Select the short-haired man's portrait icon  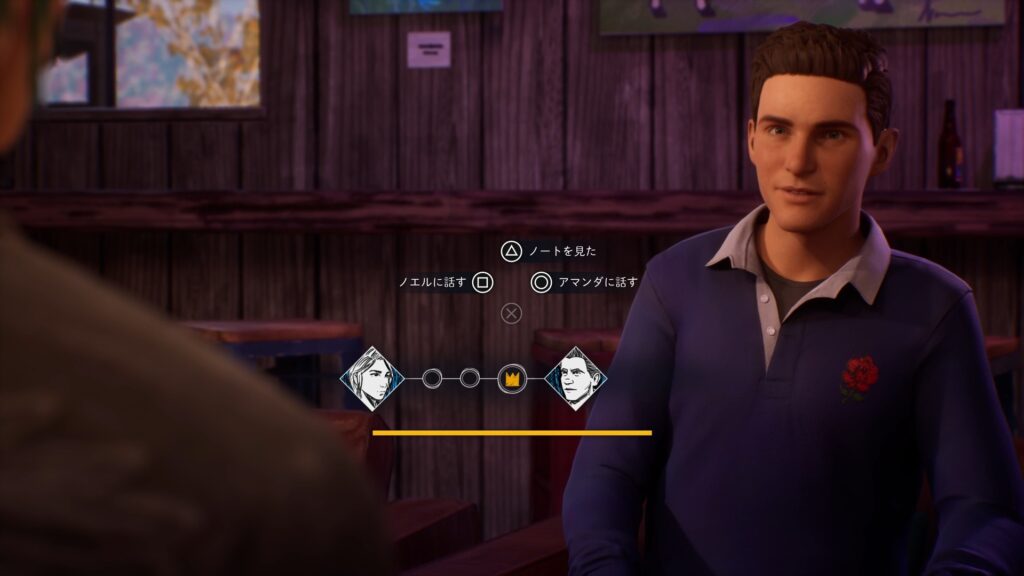[x=576, y=378]
